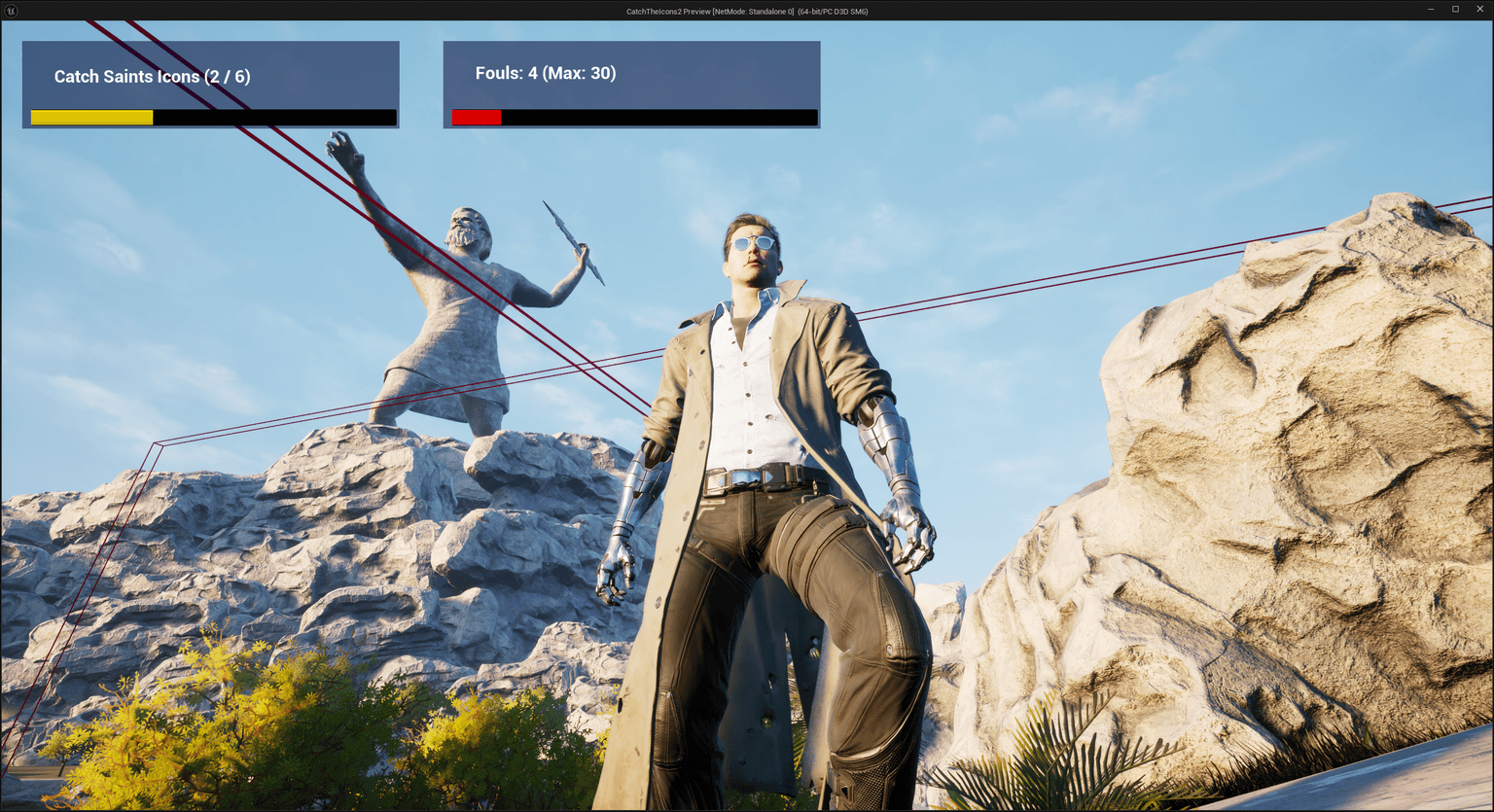1494x812 pixels.
Task: Maximize the preview window
Action: 1455,9
